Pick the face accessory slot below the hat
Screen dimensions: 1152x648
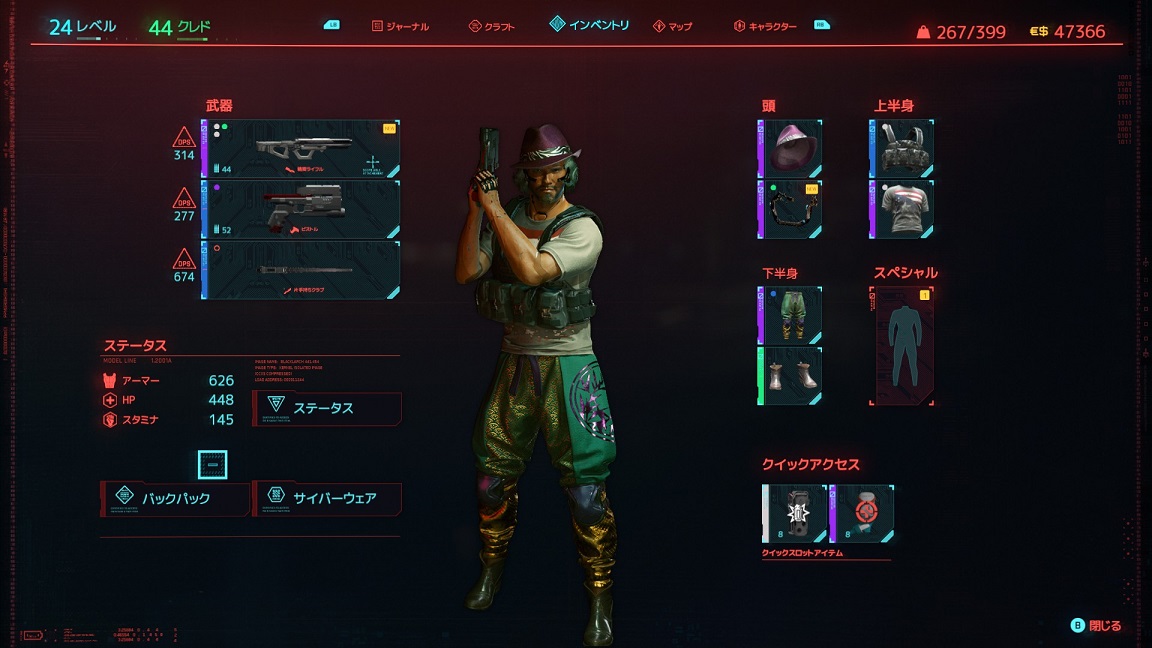click(x=790, y=209)
